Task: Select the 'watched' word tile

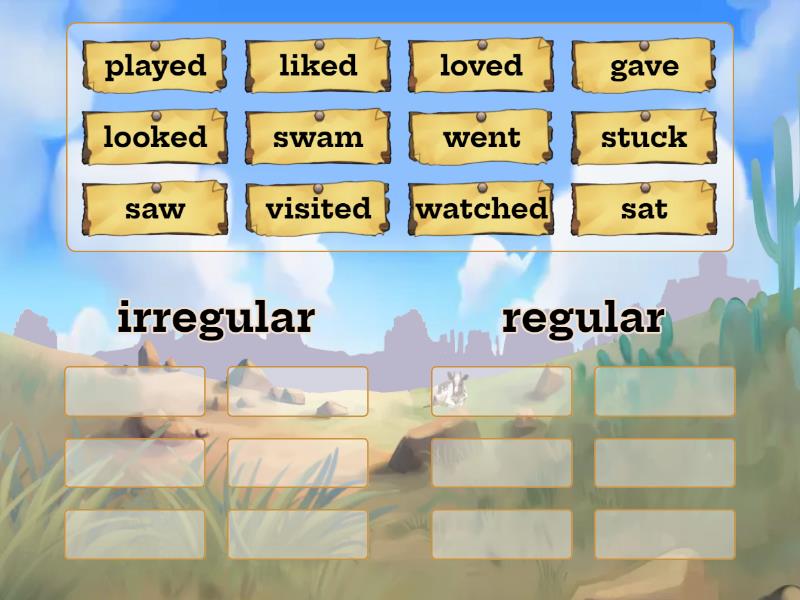Action: pyautogui.click(x=481, y=209)
